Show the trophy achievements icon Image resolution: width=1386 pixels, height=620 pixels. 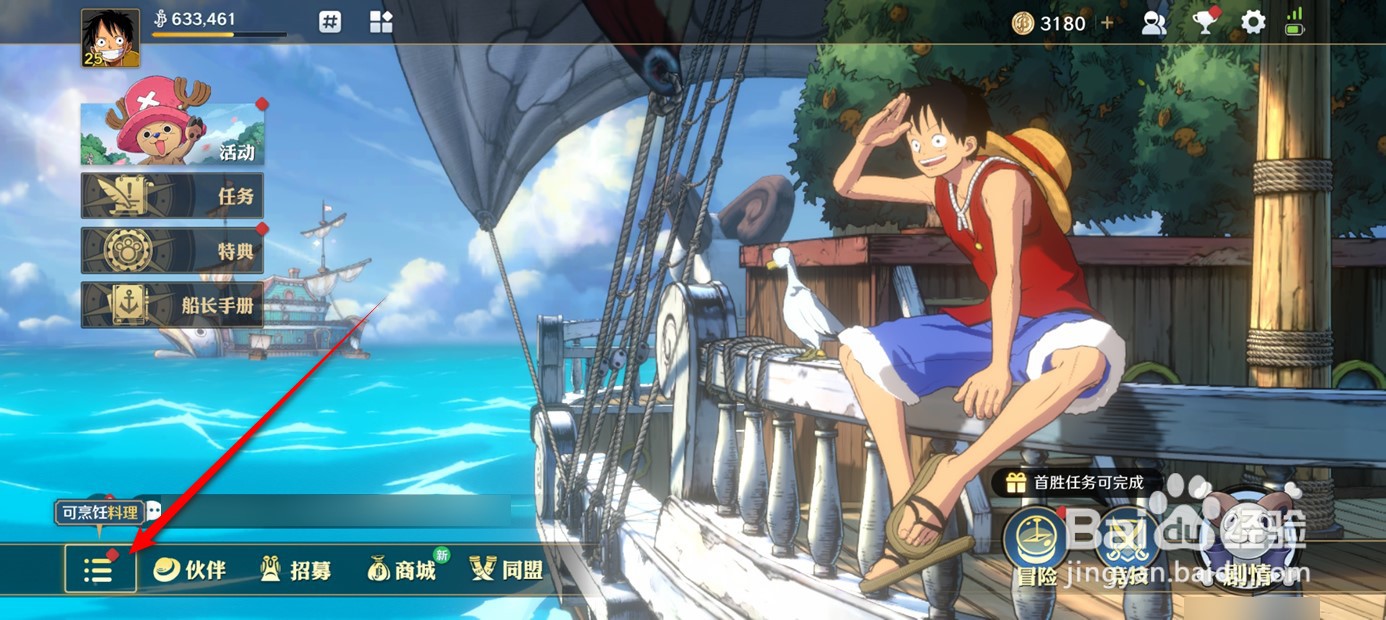[1205, 22]
